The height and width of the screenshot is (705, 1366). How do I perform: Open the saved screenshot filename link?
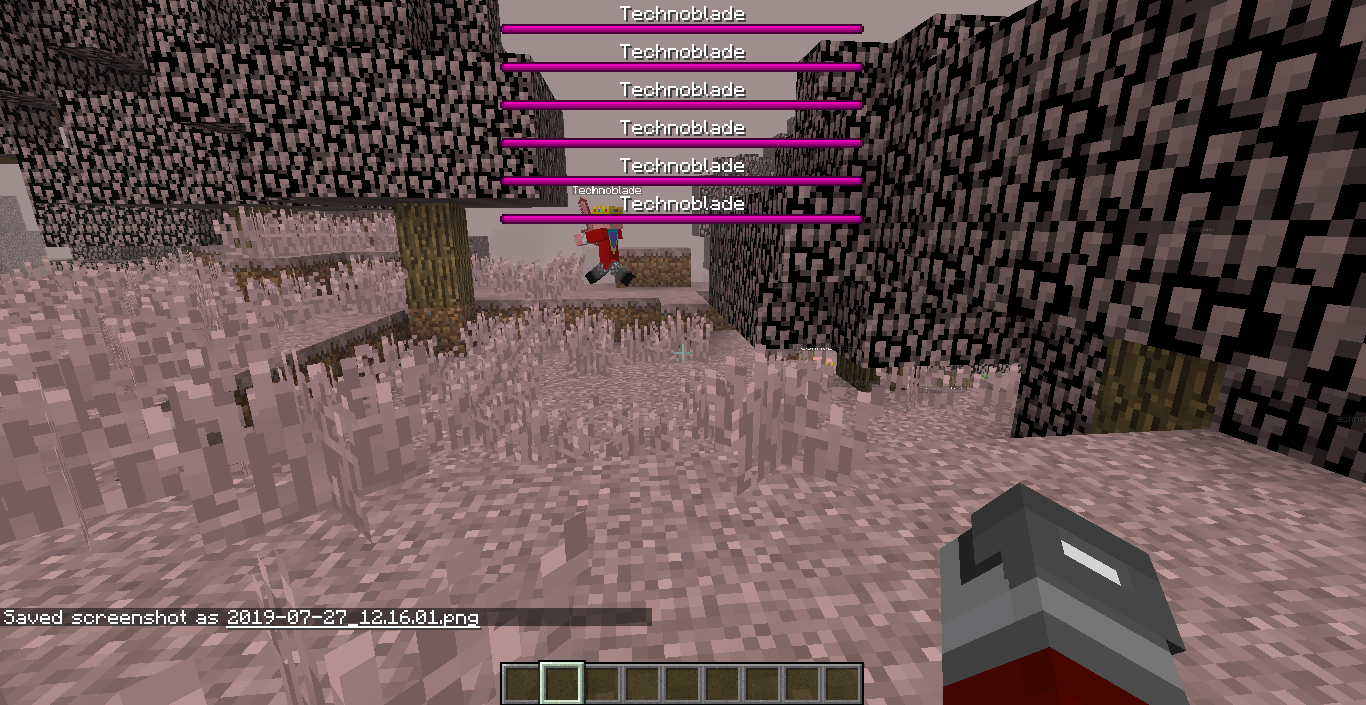[352, 618]
